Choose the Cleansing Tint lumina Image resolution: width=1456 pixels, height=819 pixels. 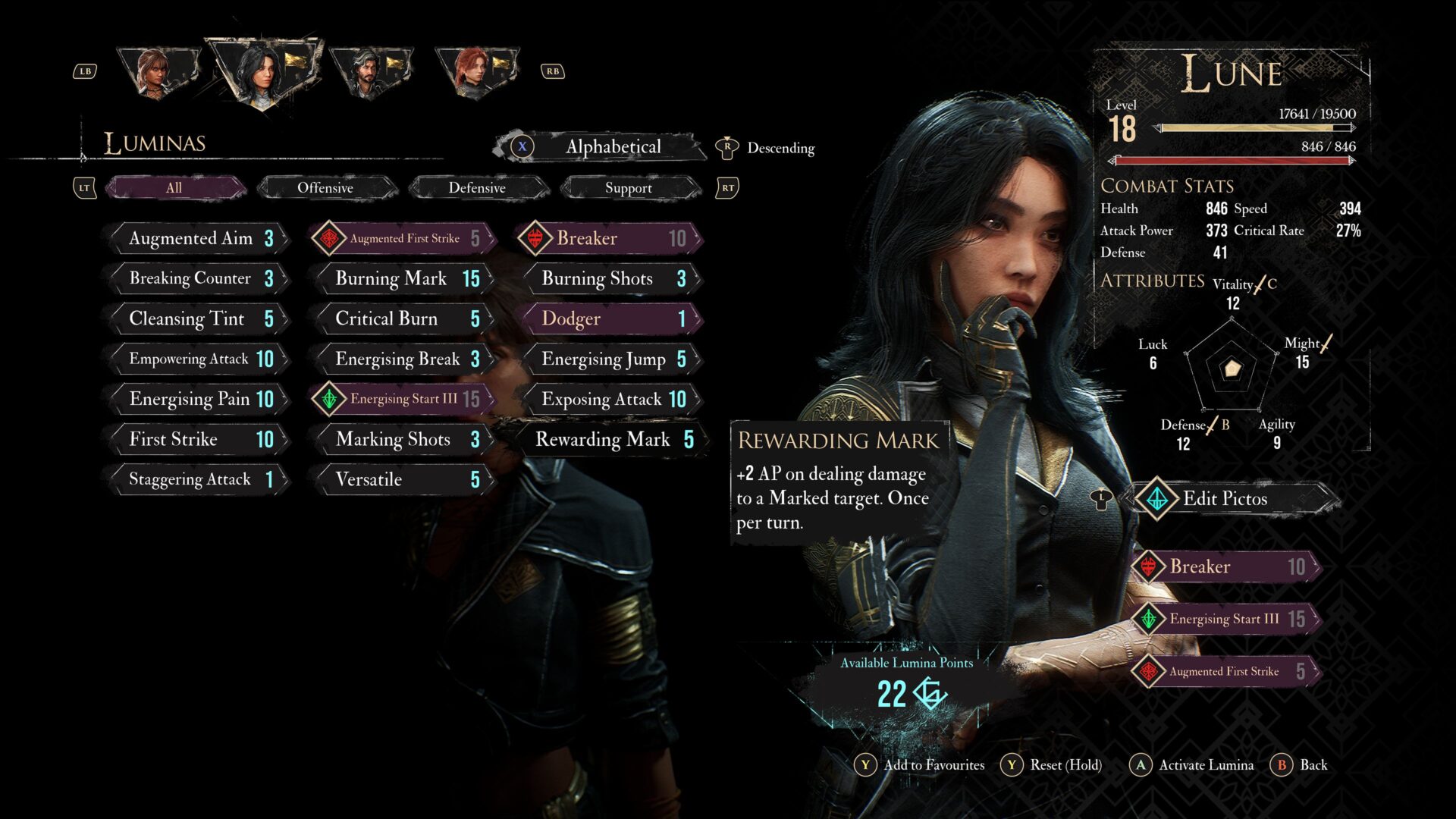(x=199, y=318)
